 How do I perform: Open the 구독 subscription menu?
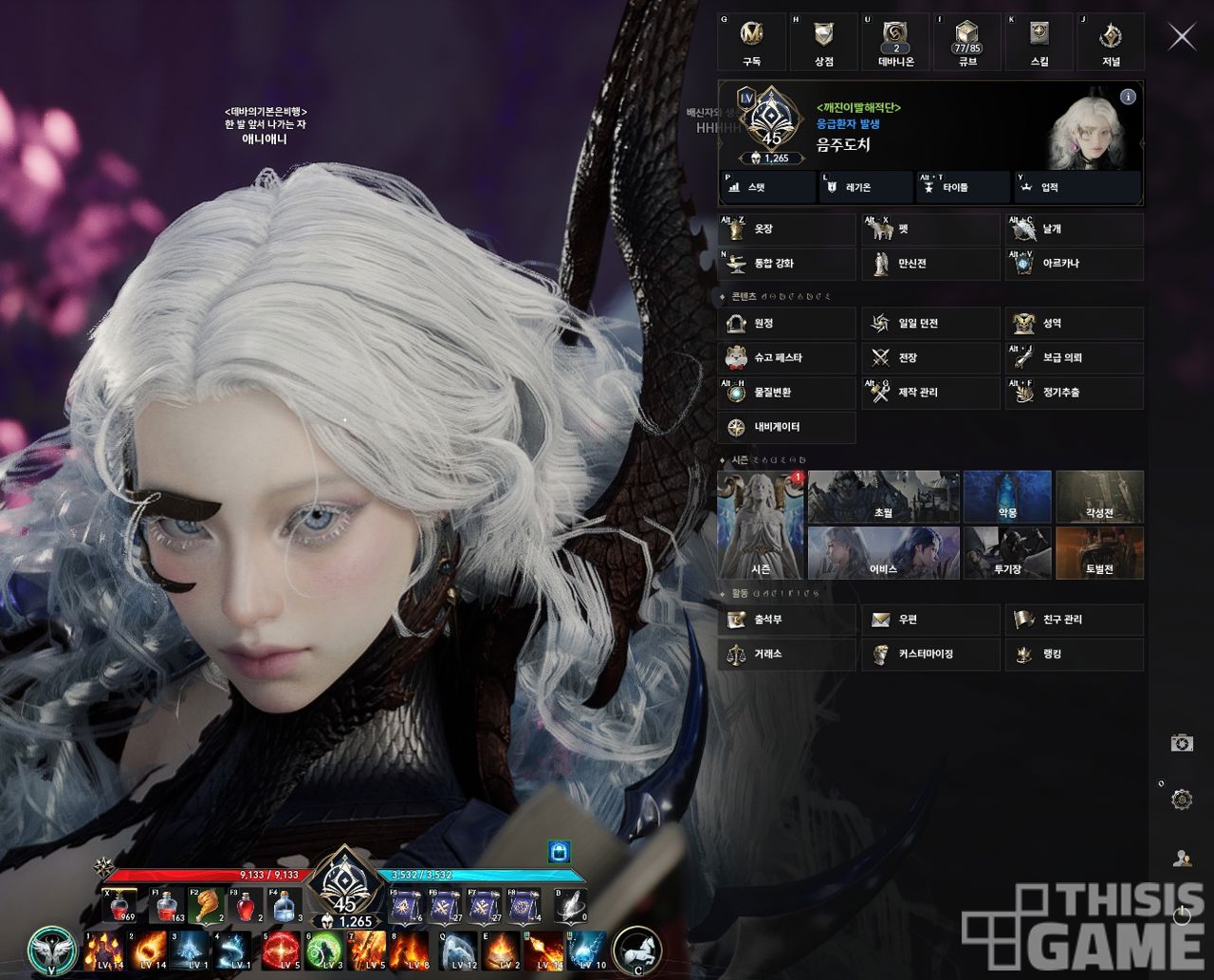tap(752, 43)
